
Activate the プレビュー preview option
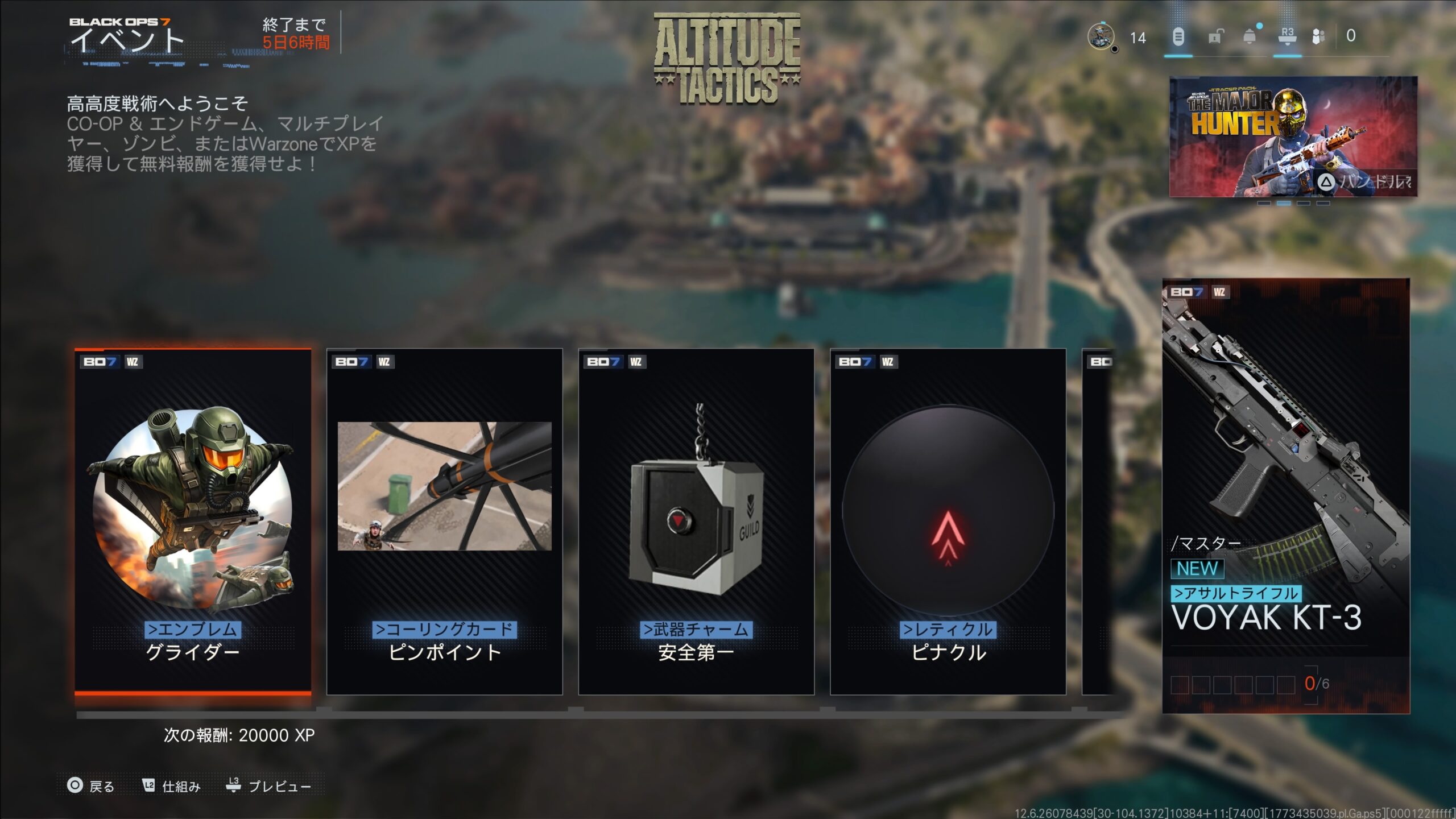[268, 786]
